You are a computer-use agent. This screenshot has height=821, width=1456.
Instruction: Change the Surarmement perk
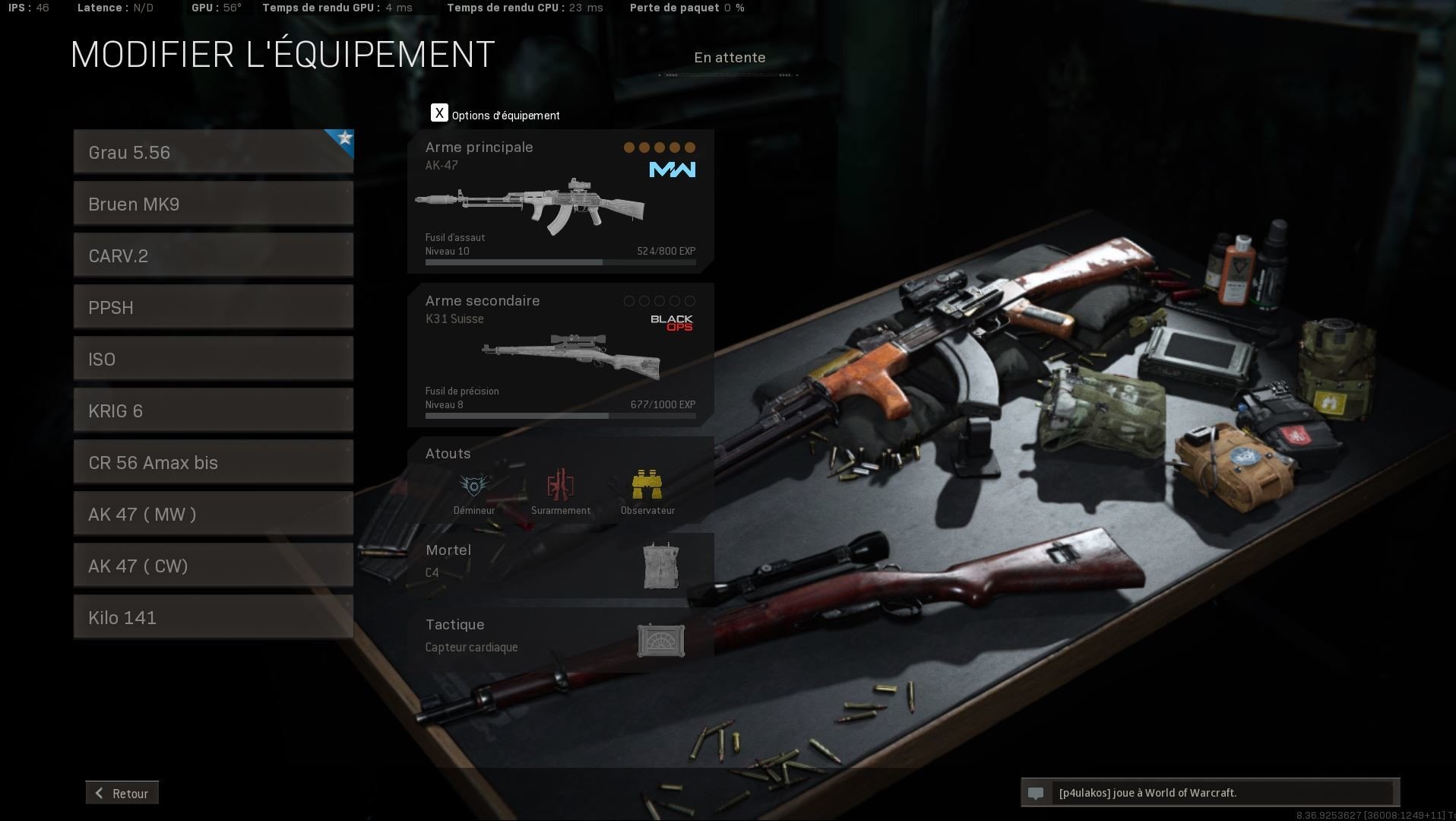(x=561, y=492)
